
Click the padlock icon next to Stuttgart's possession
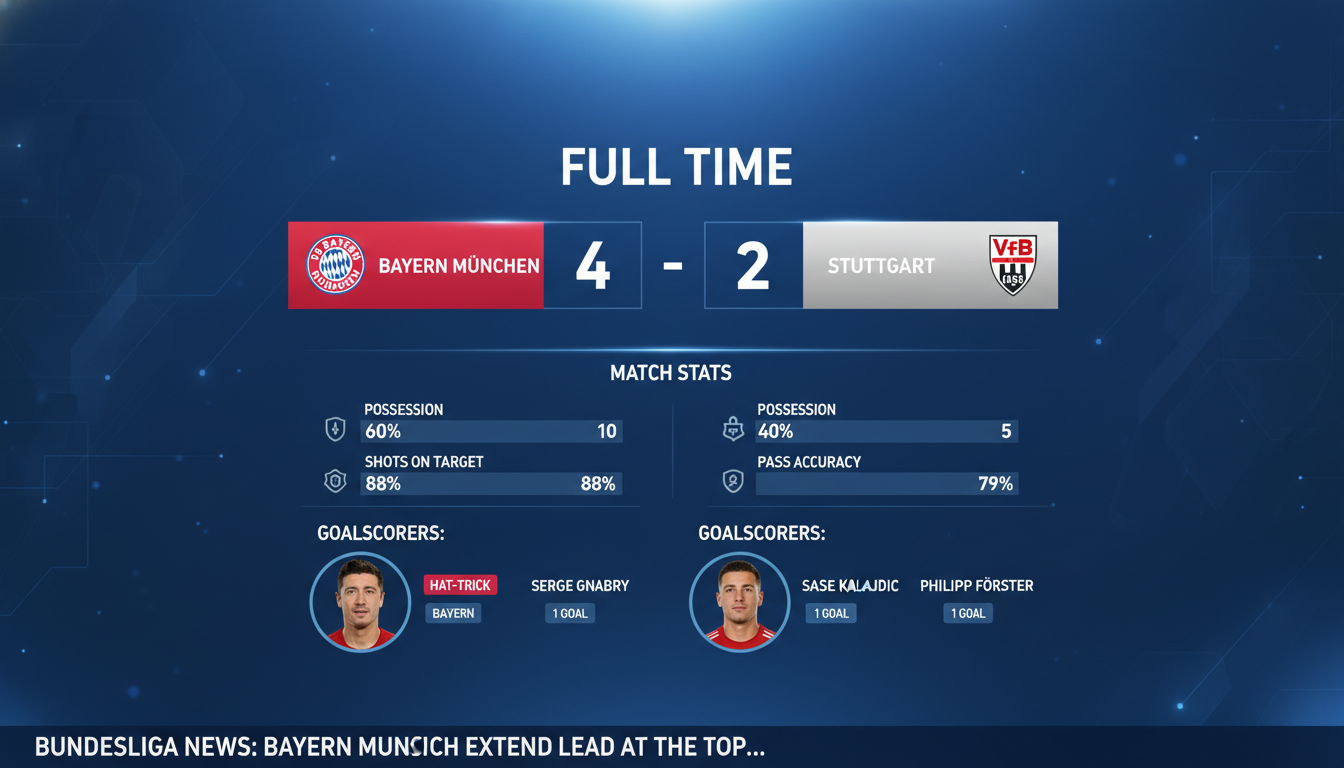[x=734, y=427]
